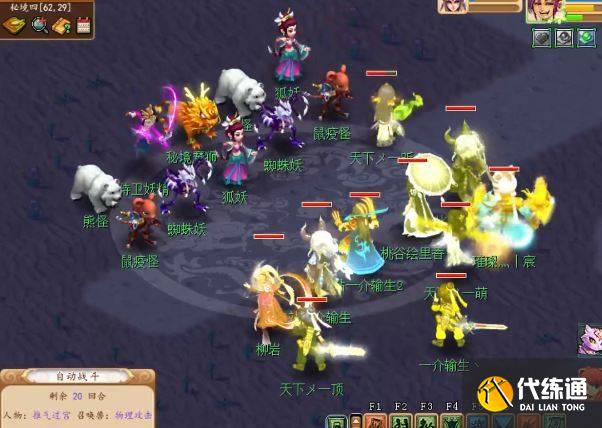Change the summon's auto action setting
The width and height of the screenshot is (602, 428).
(x=131, y=414)
